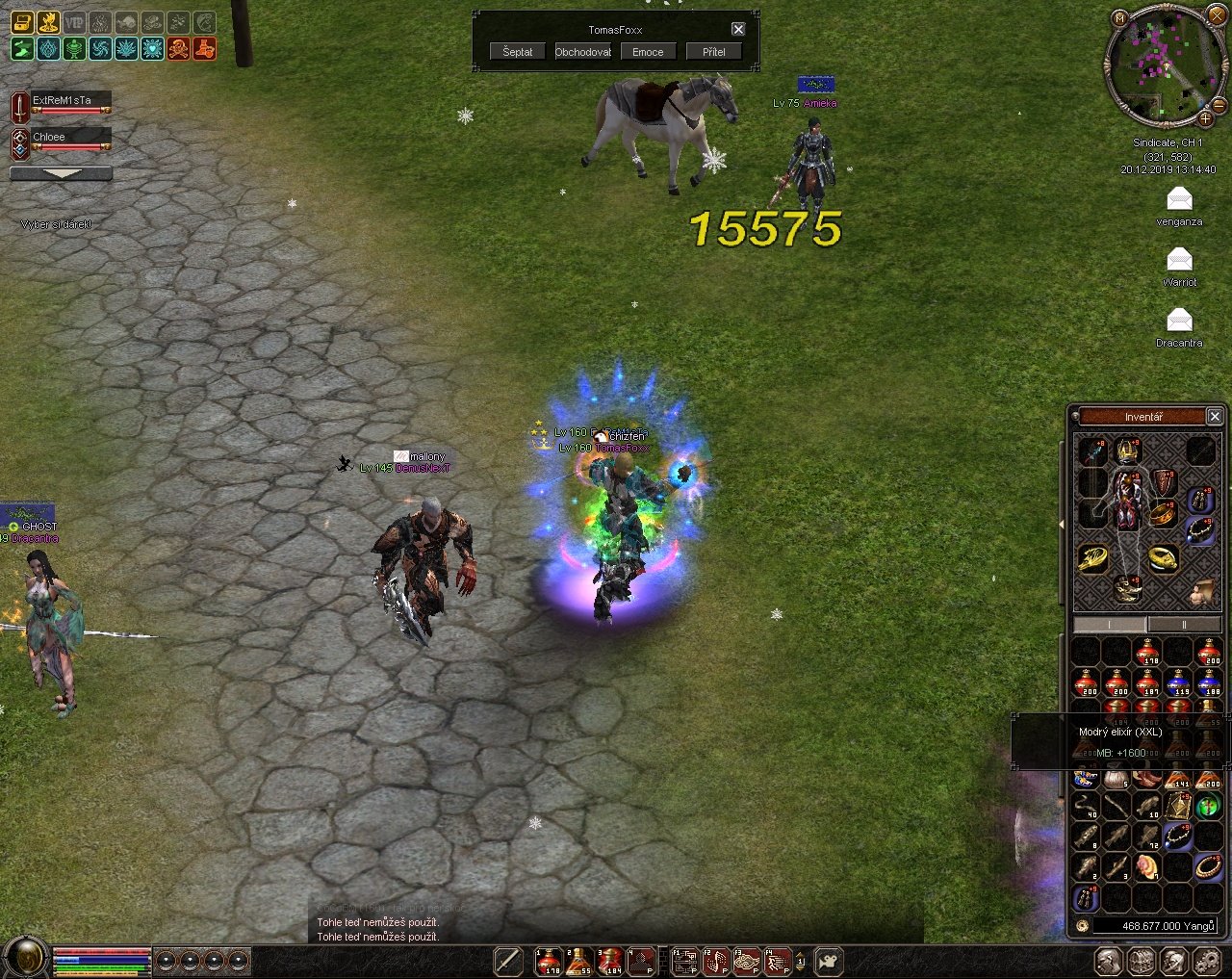Click the gold treasure chest buff icon
This screenshot has width=1232, height=979.
[22, 22]
